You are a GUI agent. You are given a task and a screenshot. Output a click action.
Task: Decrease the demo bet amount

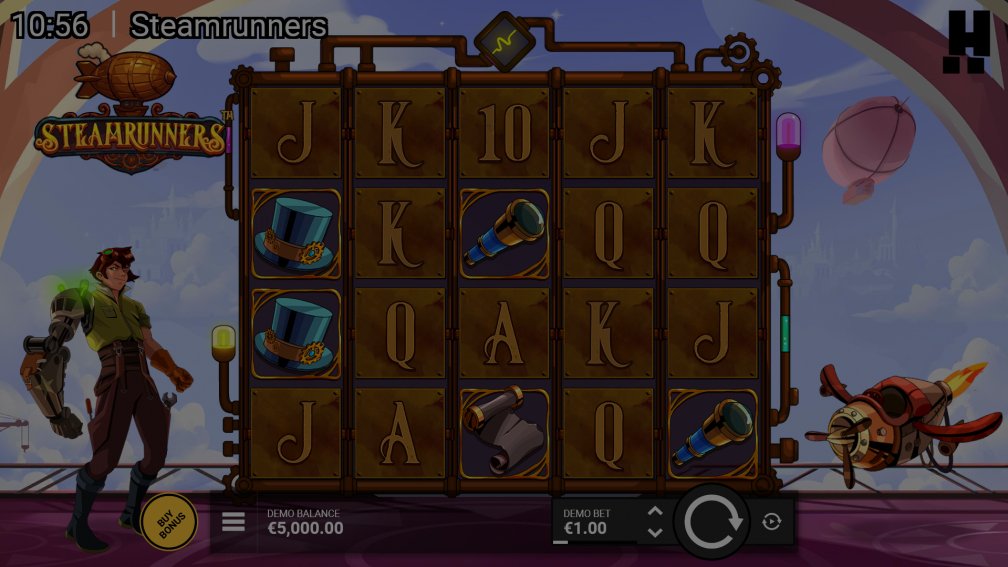(655, 532)
